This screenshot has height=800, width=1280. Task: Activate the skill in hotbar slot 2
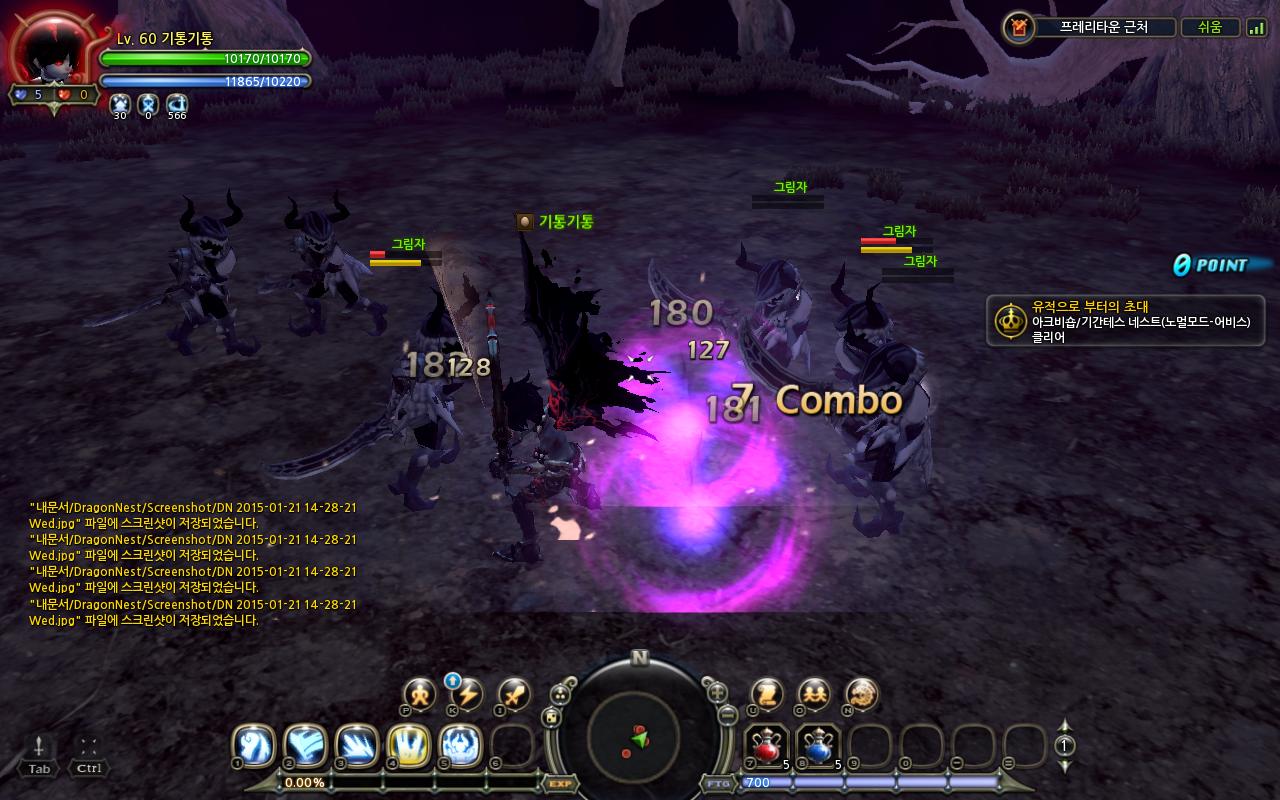point(305,745)
